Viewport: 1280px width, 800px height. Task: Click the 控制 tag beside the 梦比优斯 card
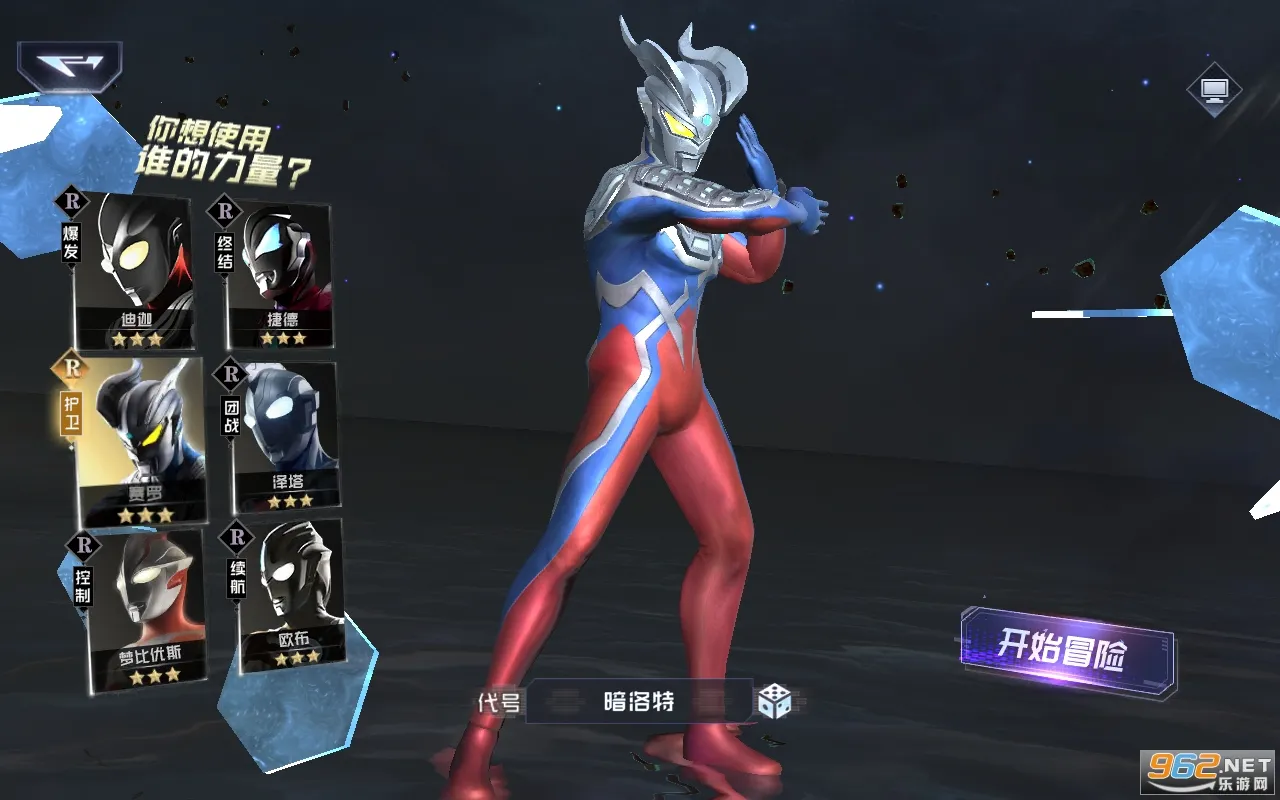coord(82,585)
